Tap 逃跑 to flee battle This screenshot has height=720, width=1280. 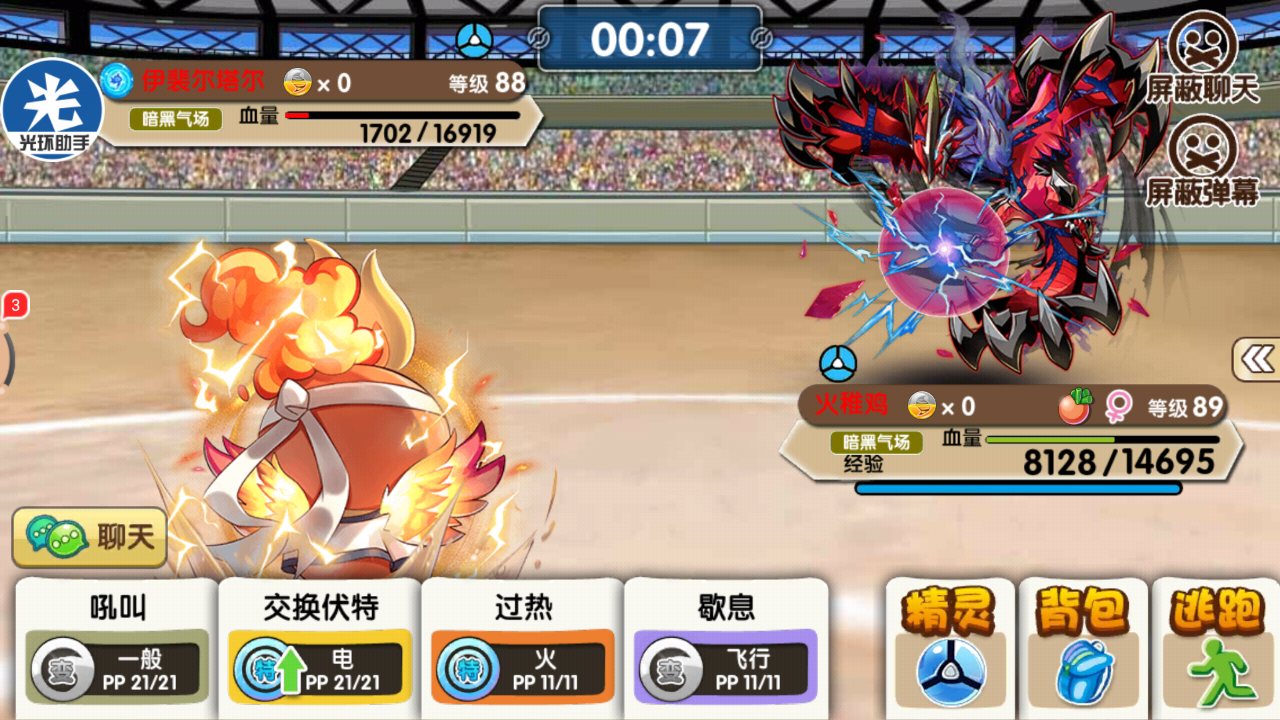tap(1215, 647)
